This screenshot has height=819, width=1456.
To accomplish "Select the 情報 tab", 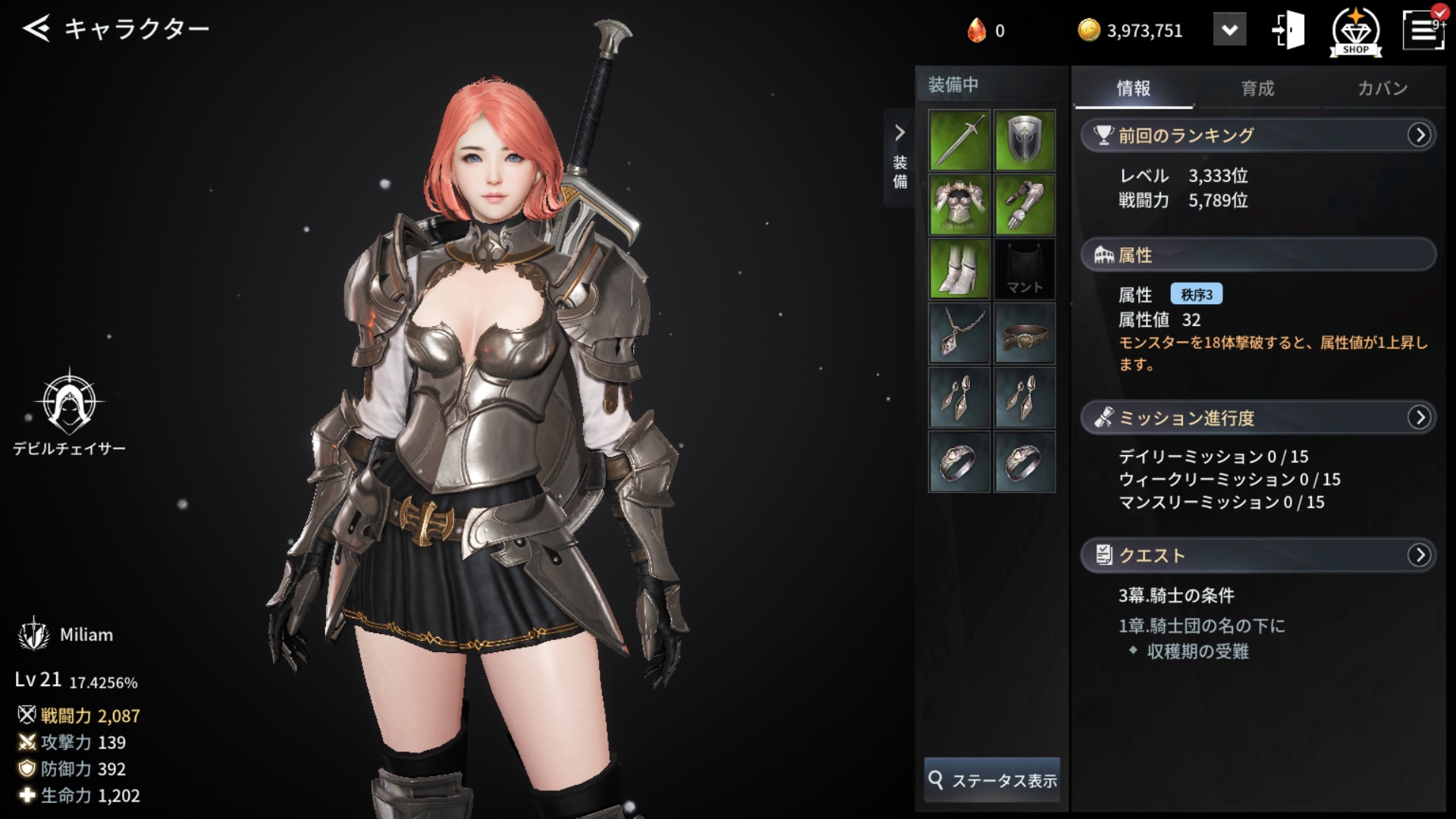I will tap(1133, 88).
